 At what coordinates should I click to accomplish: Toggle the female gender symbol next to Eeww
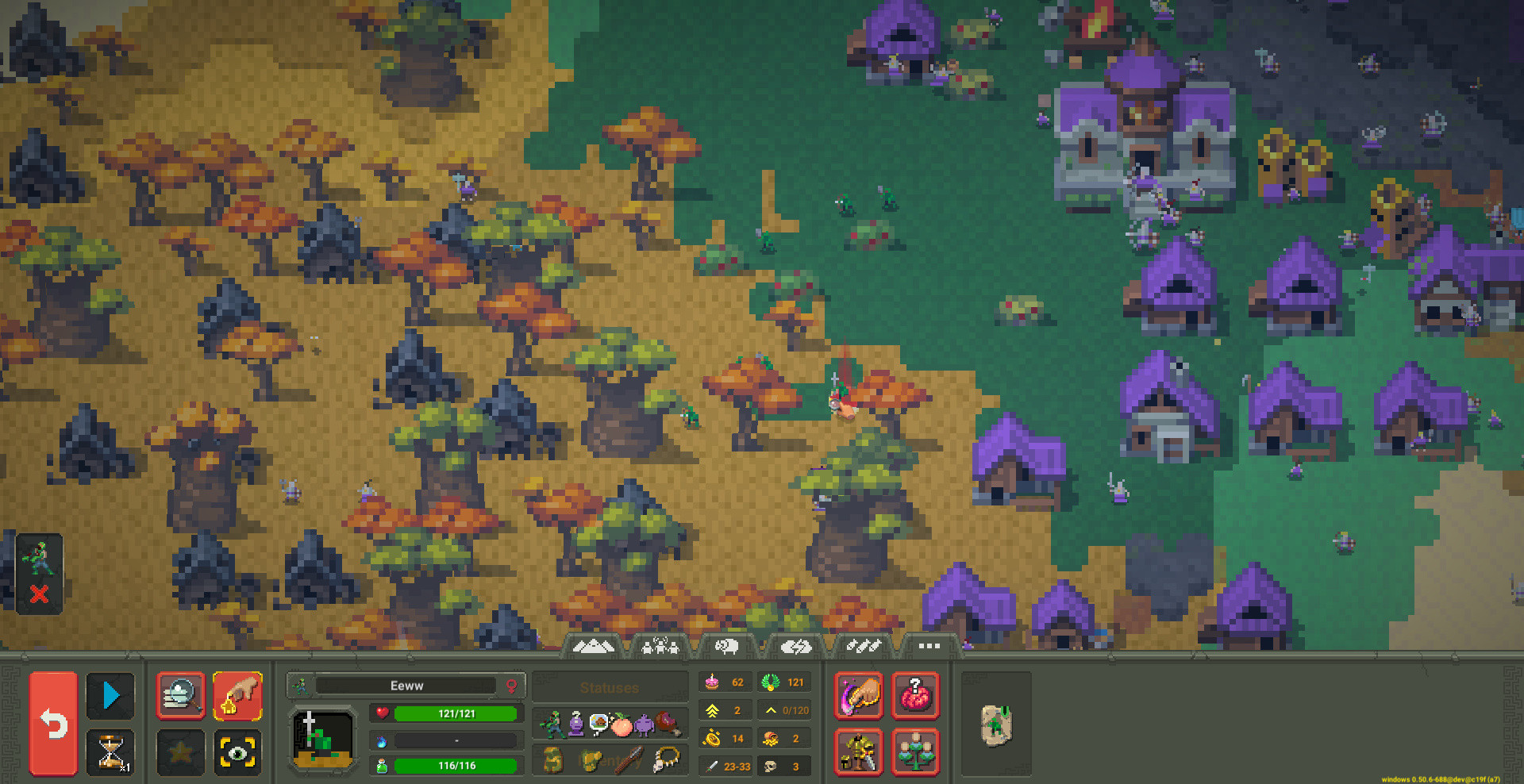(x=513, y=686)
